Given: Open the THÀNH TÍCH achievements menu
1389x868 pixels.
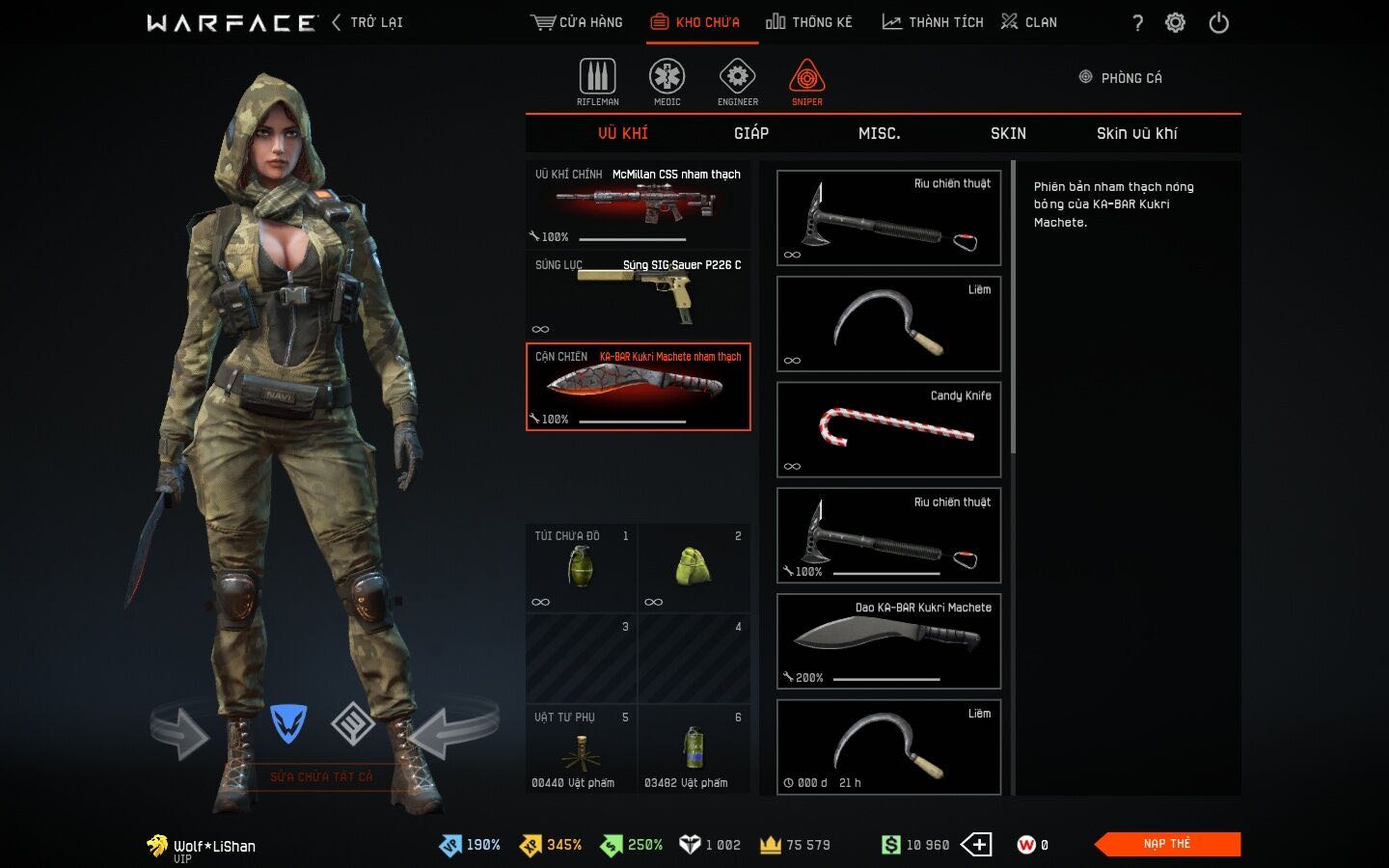Looking at the screenshot, I should [x=933, y=22].
